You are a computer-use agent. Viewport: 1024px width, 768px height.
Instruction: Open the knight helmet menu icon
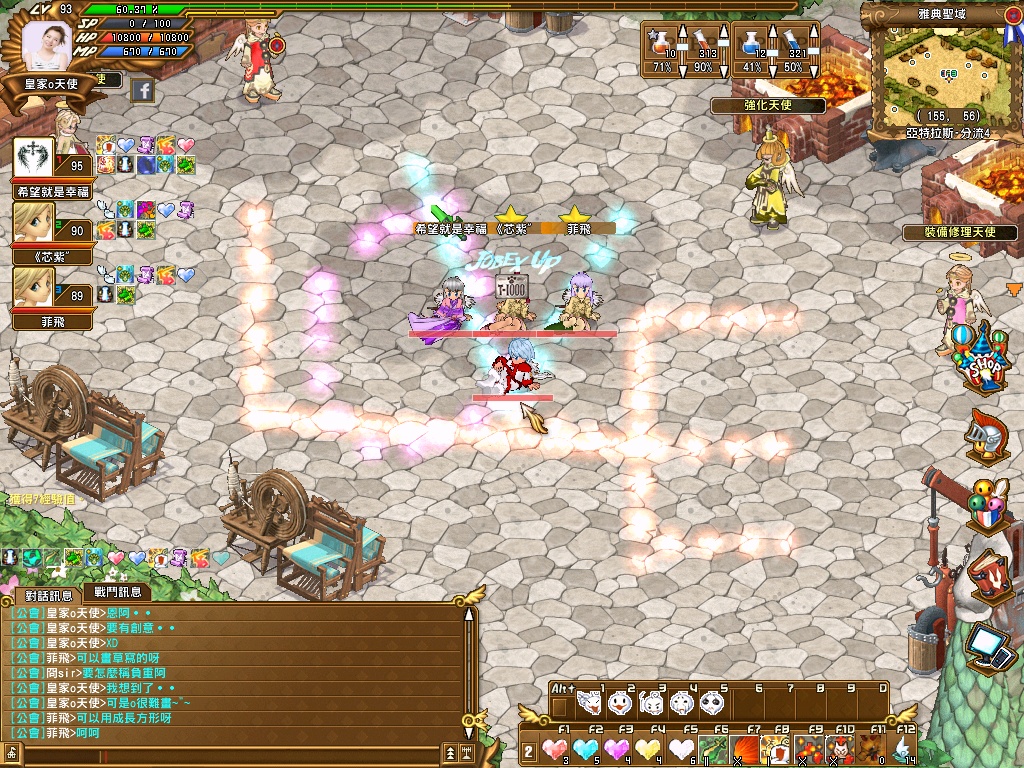983,436
